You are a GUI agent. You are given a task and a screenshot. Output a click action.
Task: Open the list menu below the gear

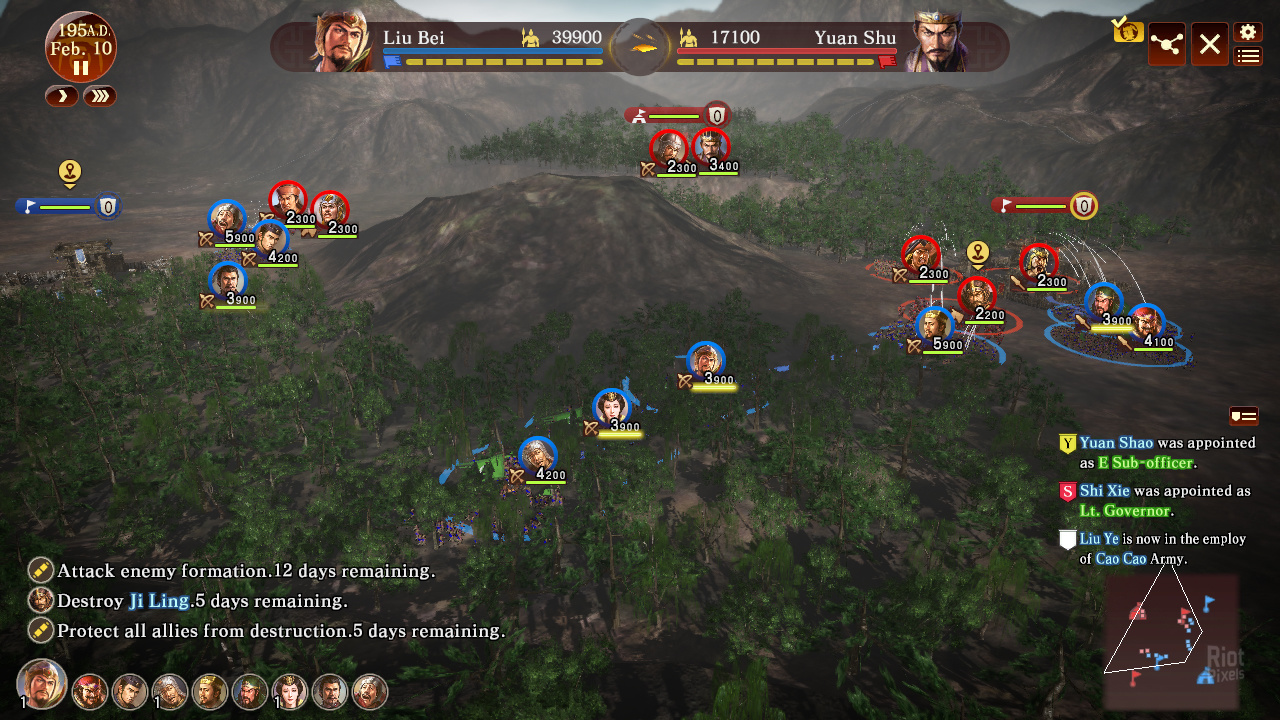point(1247,56)
